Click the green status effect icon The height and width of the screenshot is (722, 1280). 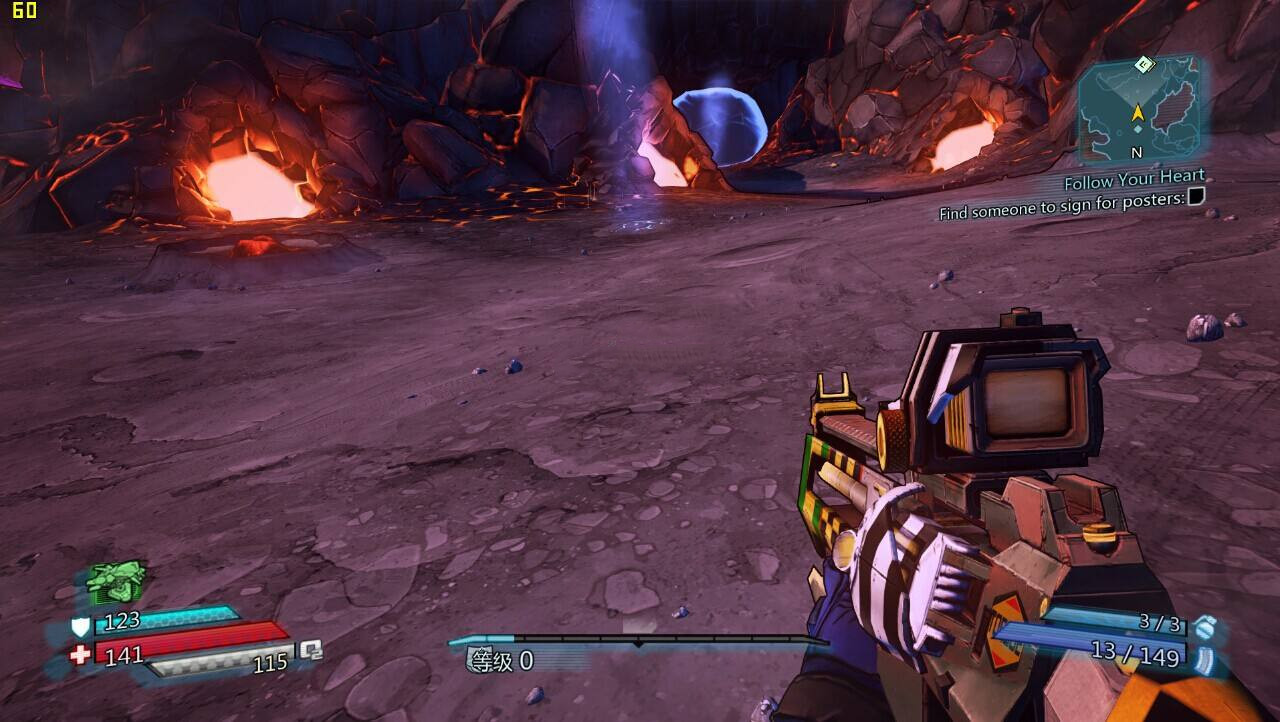[117, 577]
